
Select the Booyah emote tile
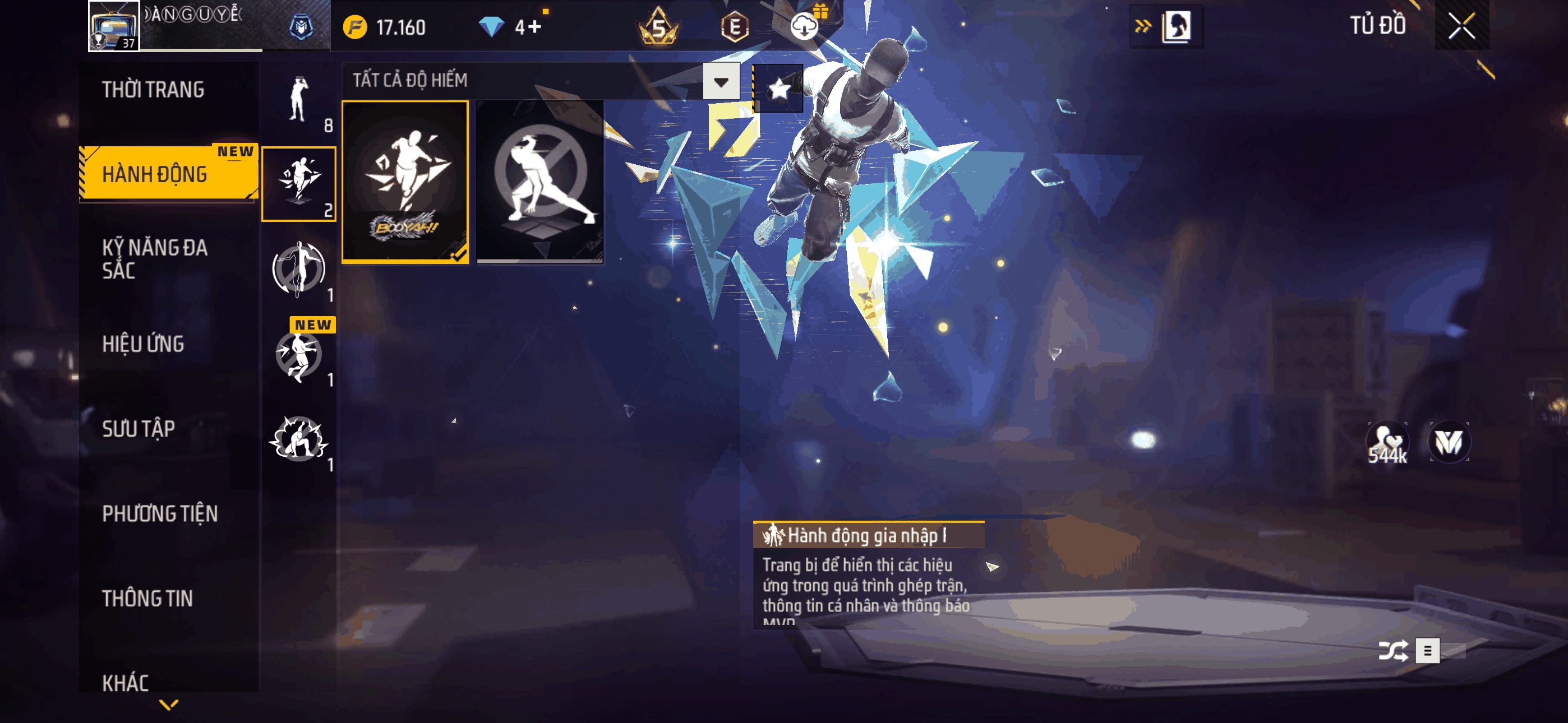tap(405, 182)
